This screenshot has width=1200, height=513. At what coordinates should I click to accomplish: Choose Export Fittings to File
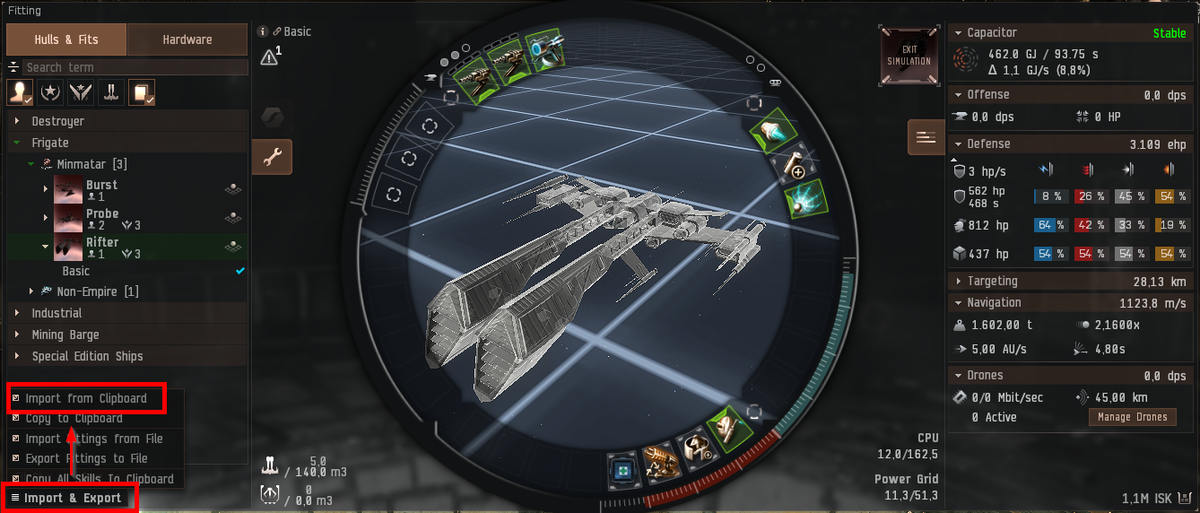click(x=86, y=459)
